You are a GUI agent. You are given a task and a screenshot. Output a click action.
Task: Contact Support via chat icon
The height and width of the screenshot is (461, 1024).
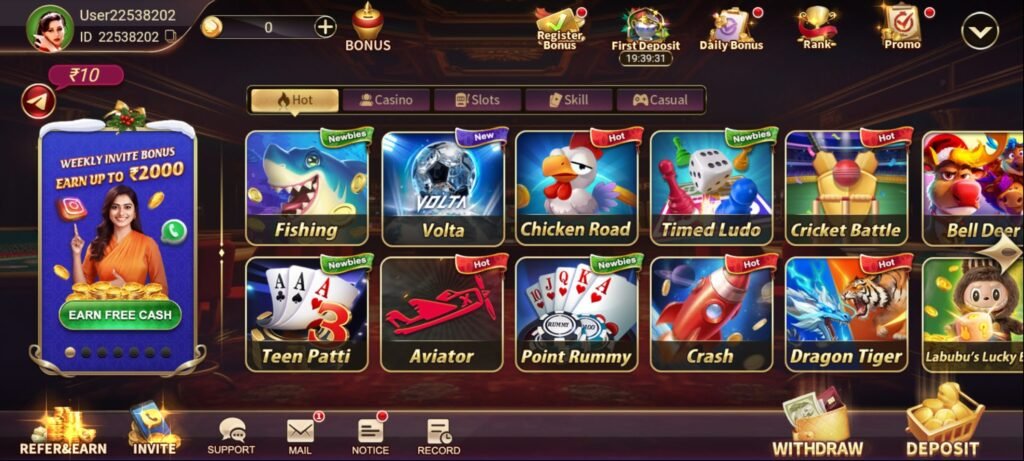coord(231,434)
